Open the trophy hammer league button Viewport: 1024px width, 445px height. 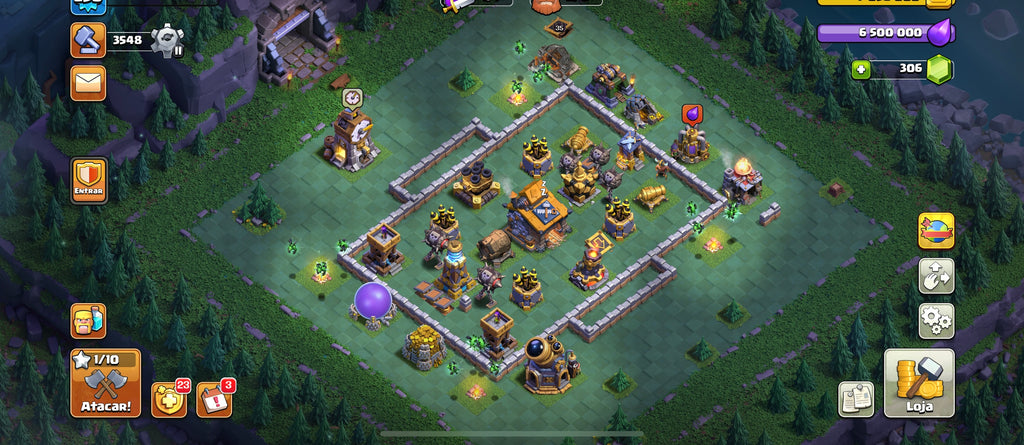coord(88,39)
